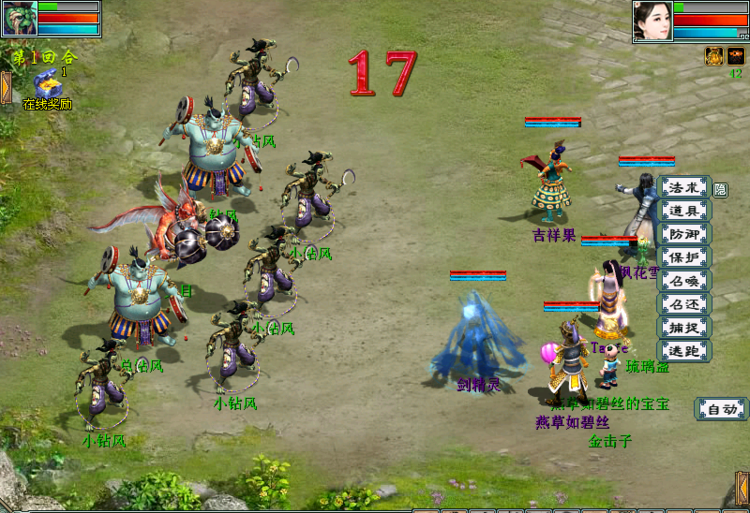Expand the left-edge orange arrow panel
This screenshot has height=513, width=750.
[x=5, y=88]
